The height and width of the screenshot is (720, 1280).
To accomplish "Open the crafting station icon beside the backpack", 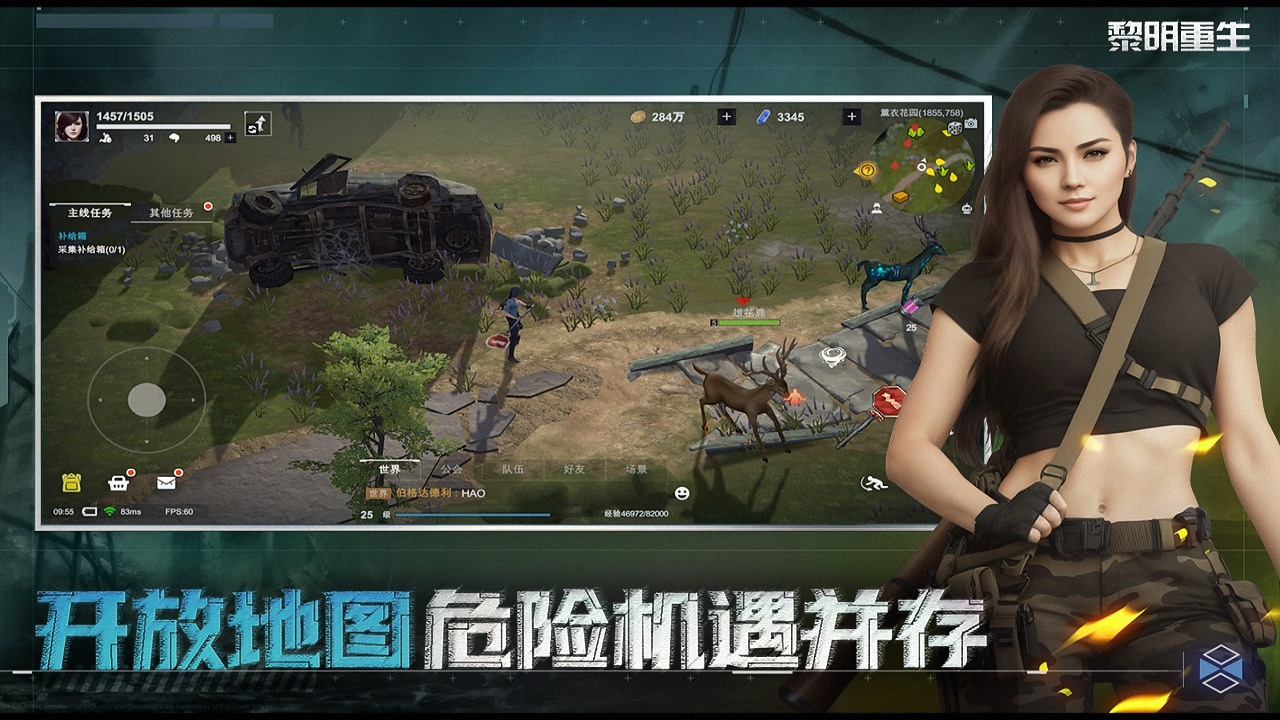I will click(x=118, y=482).
